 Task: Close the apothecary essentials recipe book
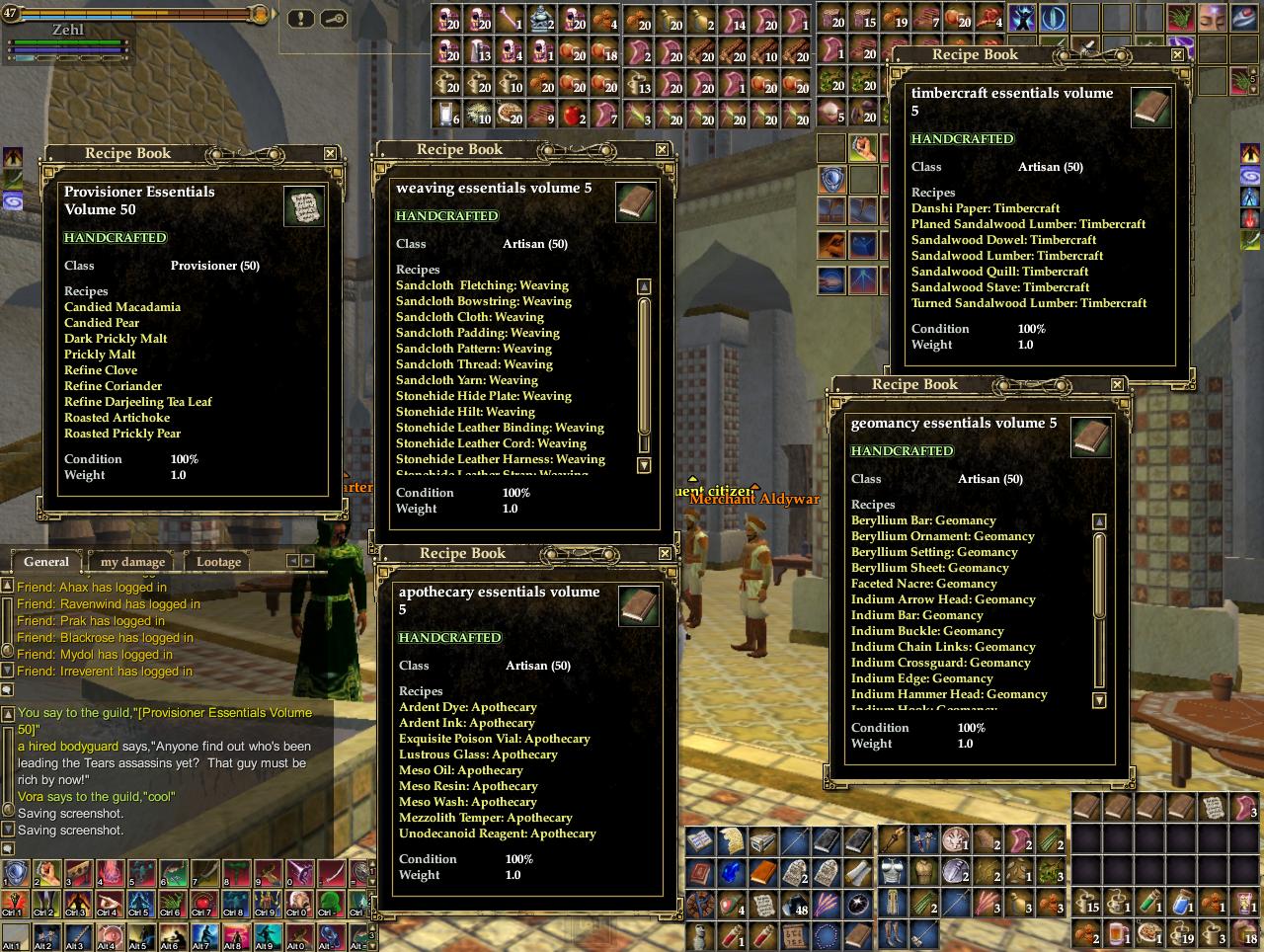tap(665, 554)
